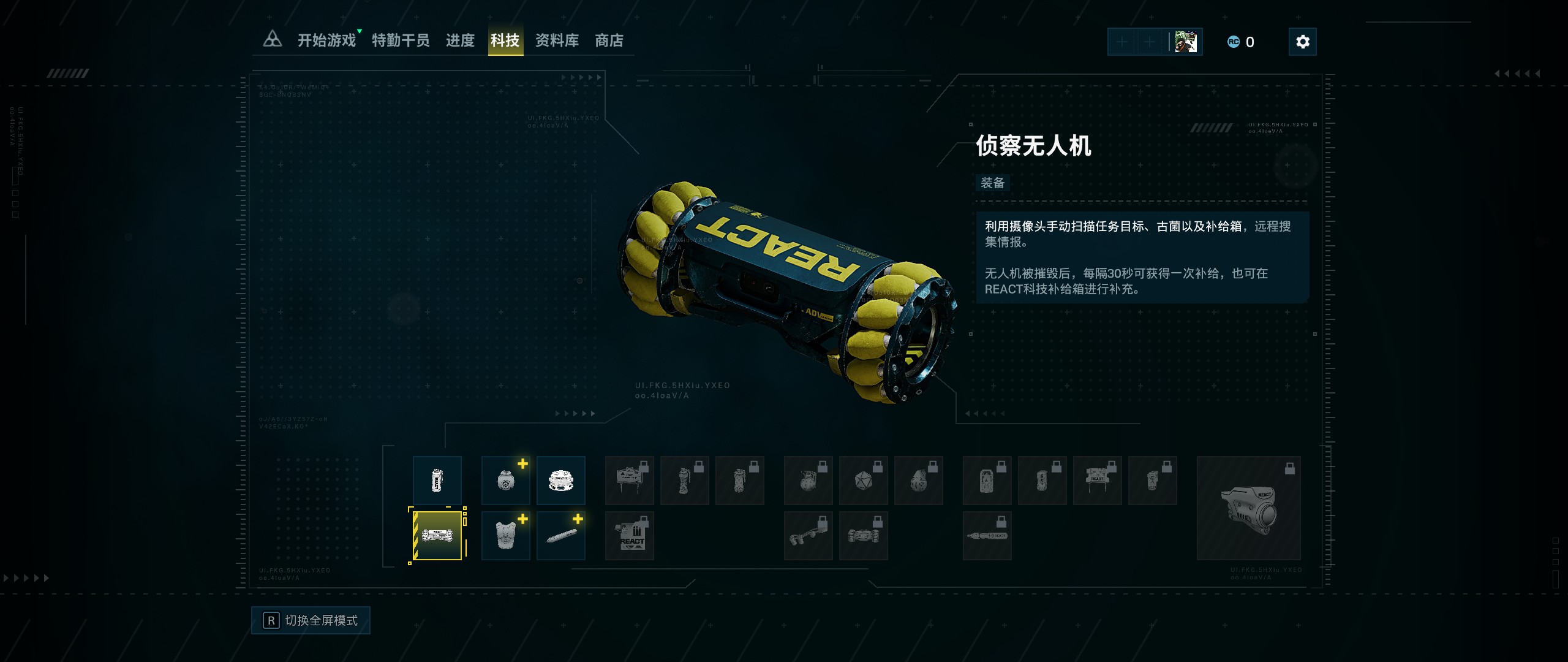
Task: Select the highlighted 科技 tab
Action: (505, 41)
